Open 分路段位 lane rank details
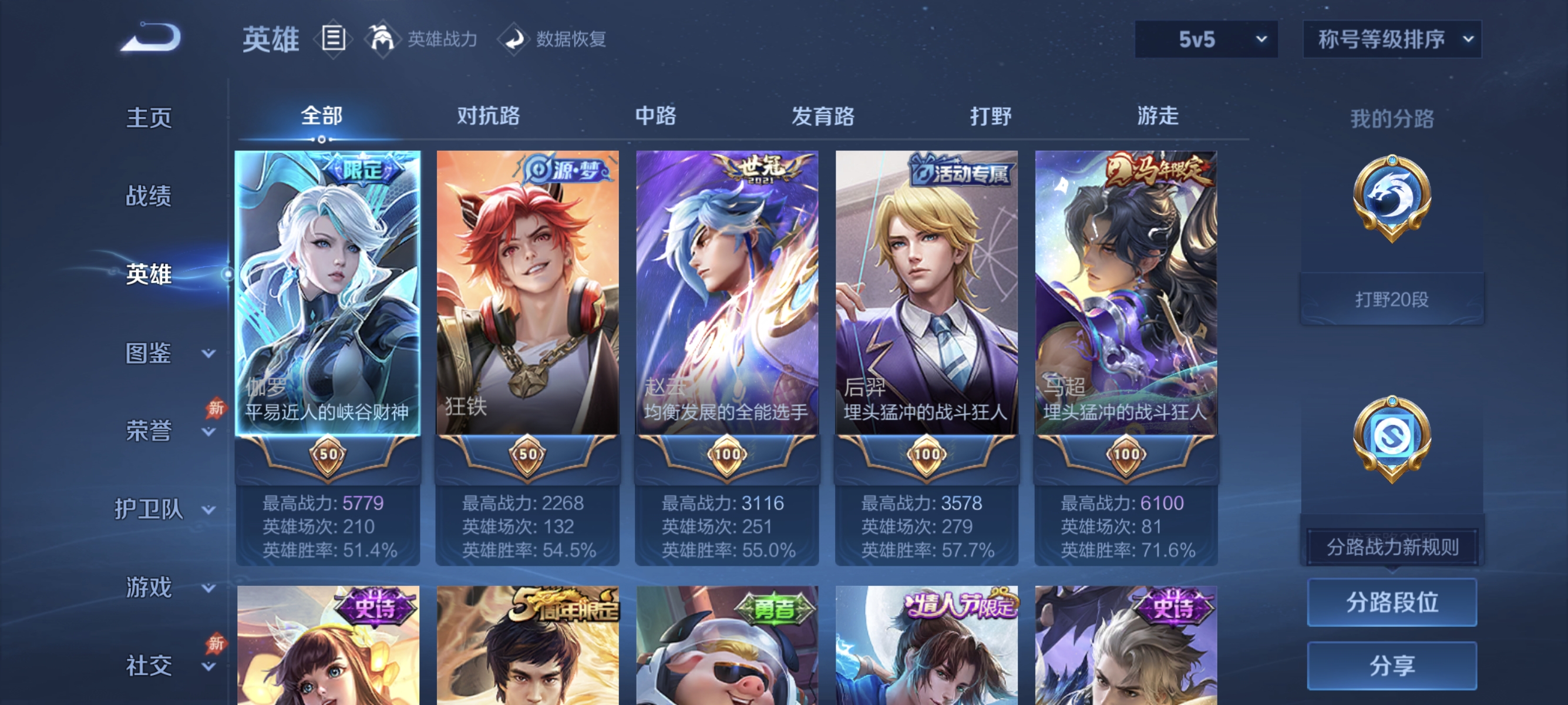The width and height of the screenshot is (1568, 705). pos(1392,603)
